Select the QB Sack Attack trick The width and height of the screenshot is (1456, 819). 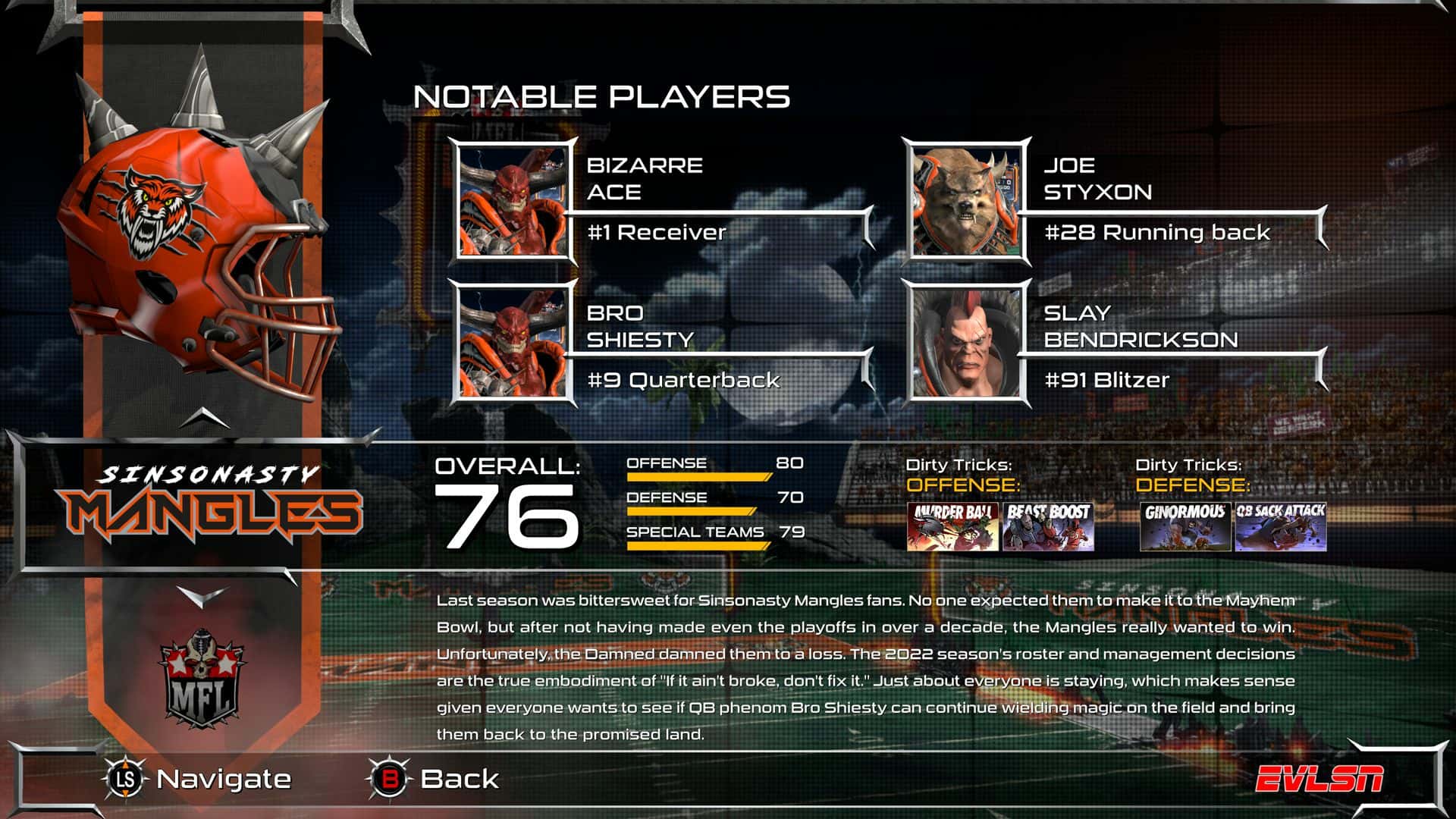click(x=1281, y=526)
